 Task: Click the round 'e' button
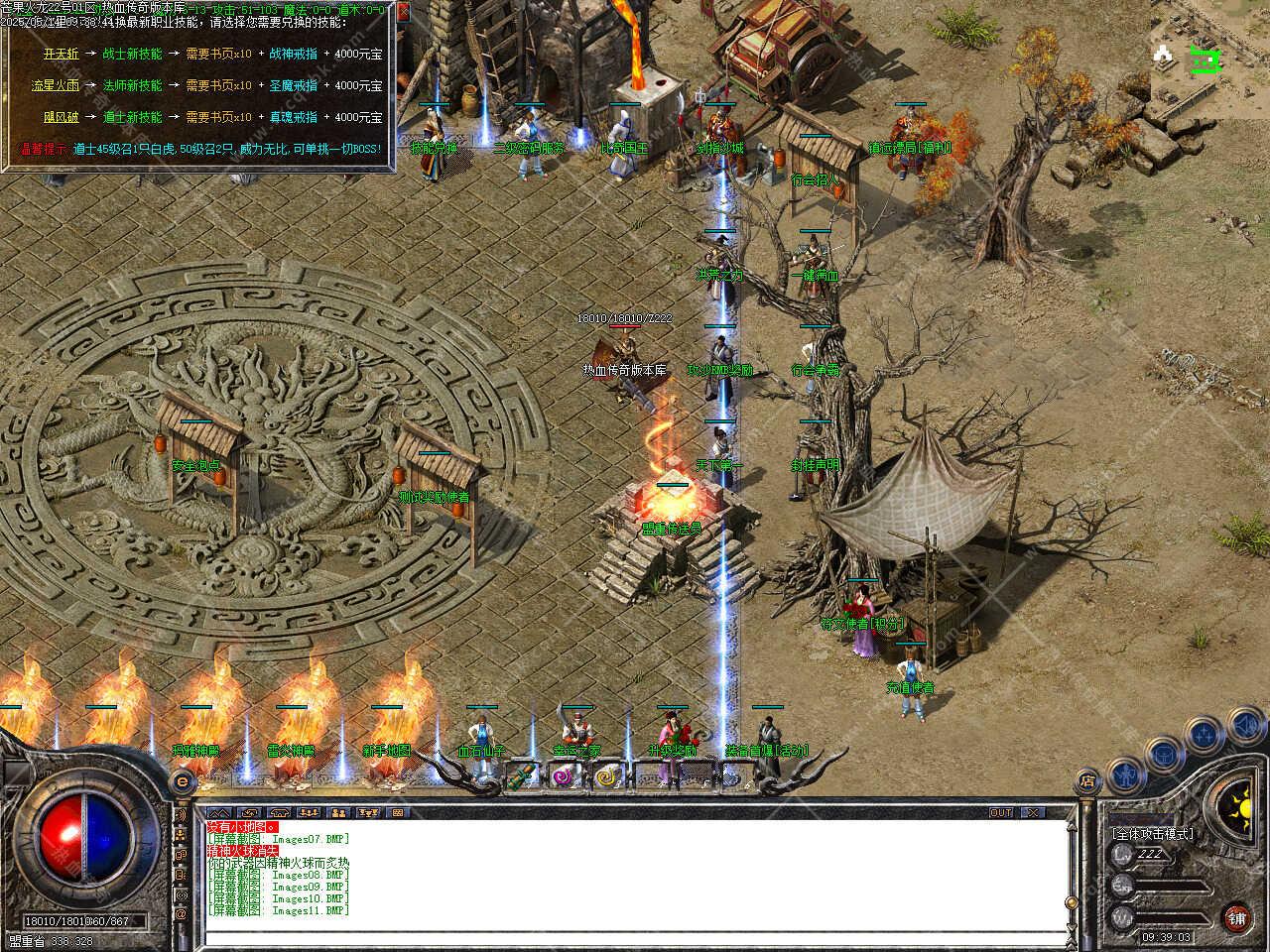pyautogui.click(x=183, y=781)
